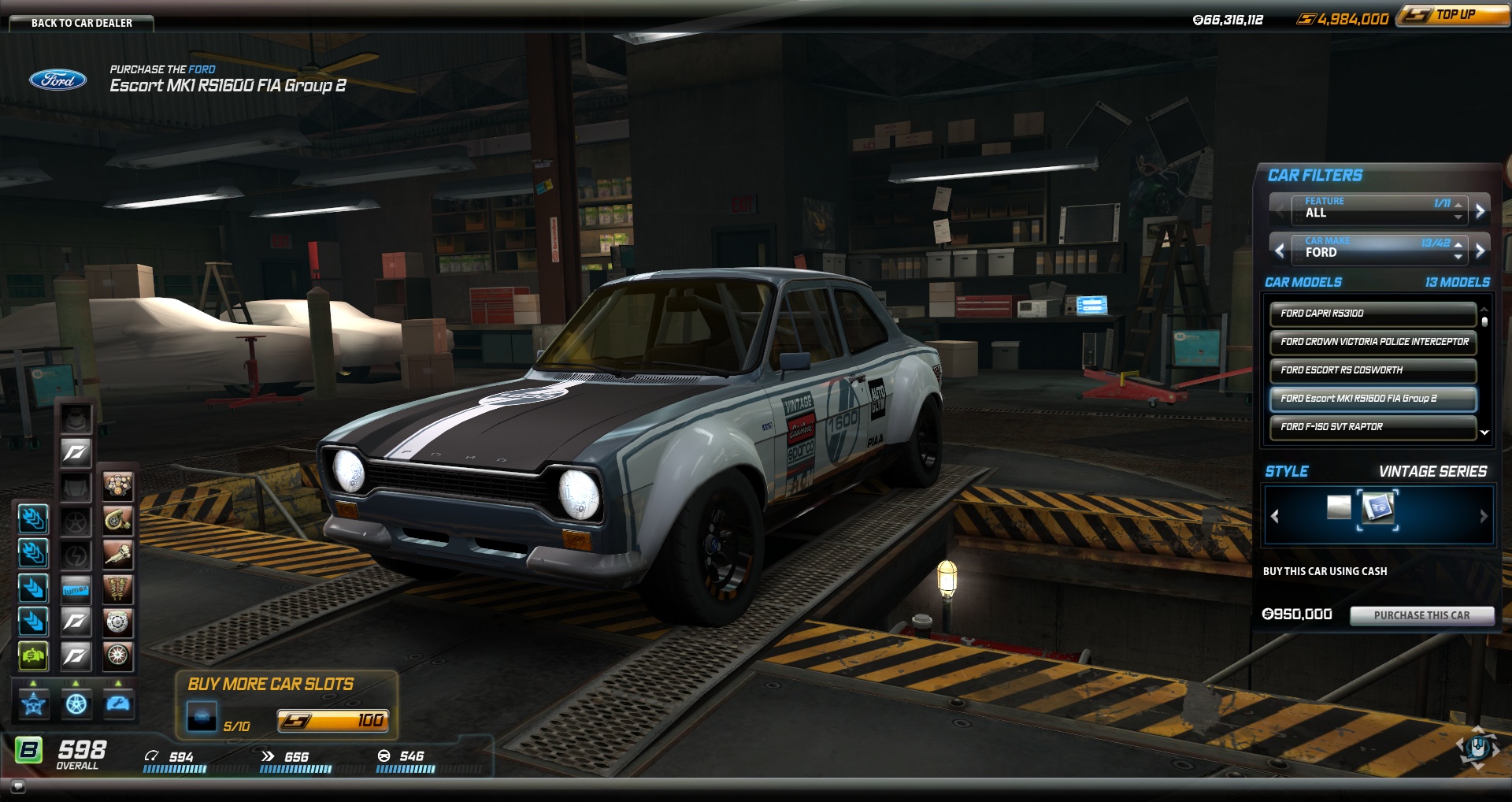
Task: Select the plain white style thumbnail
Action: point(1339,507)
